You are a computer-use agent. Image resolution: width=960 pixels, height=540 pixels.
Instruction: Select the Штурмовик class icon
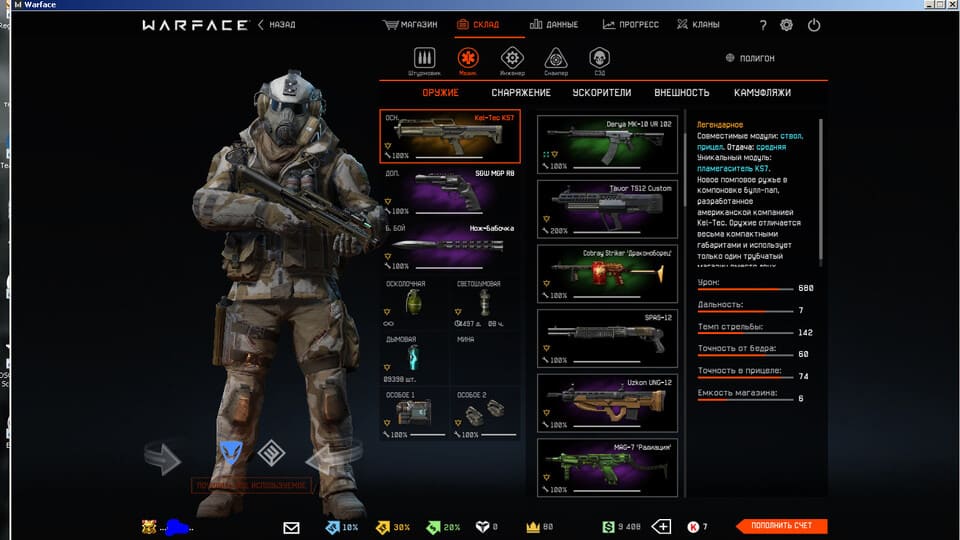[x=424, y=60]
